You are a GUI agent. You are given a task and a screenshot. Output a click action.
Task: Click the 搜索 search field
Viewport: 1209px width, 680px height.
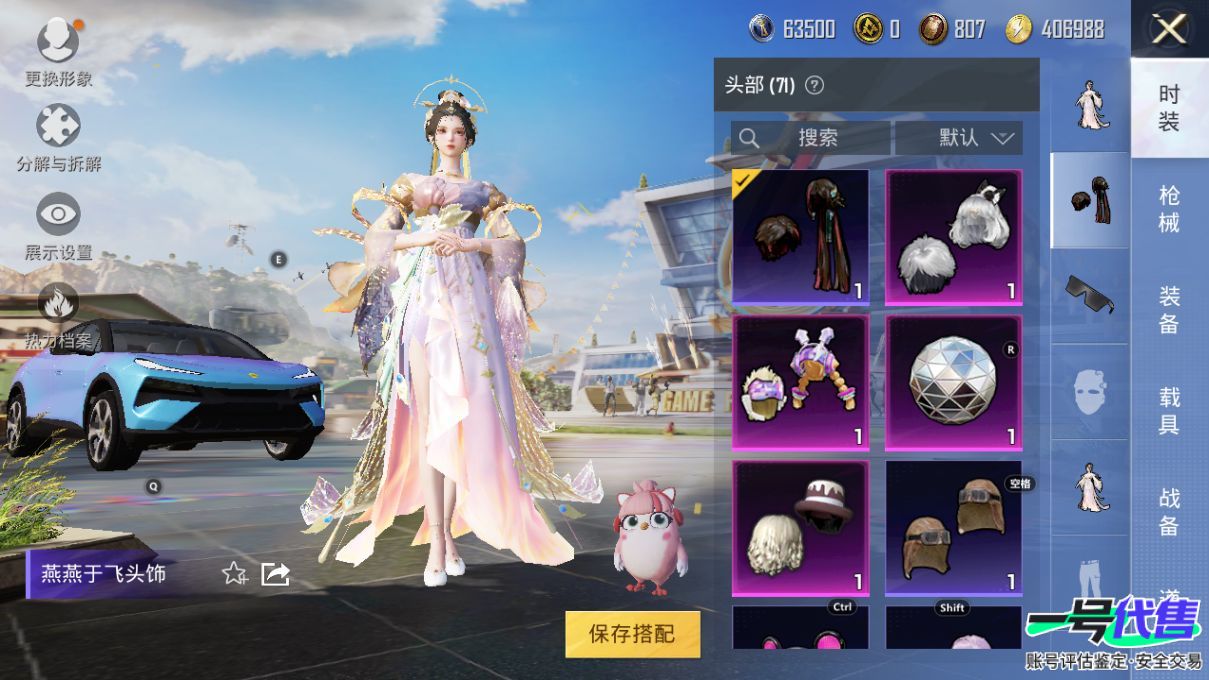pos(811,138)
